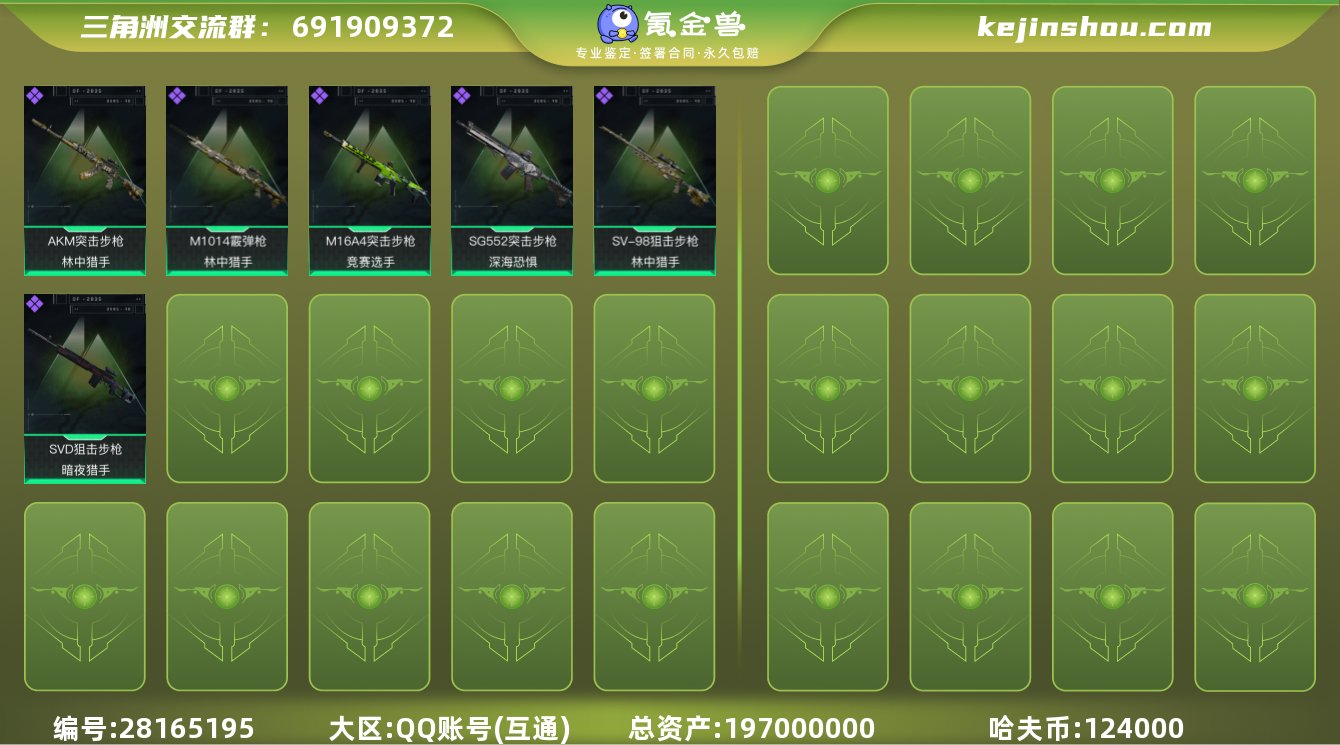Click the purple rarity badge on SVD狙击步枪 card
This screenshot has height=745, width=1340.
[36, 302]
